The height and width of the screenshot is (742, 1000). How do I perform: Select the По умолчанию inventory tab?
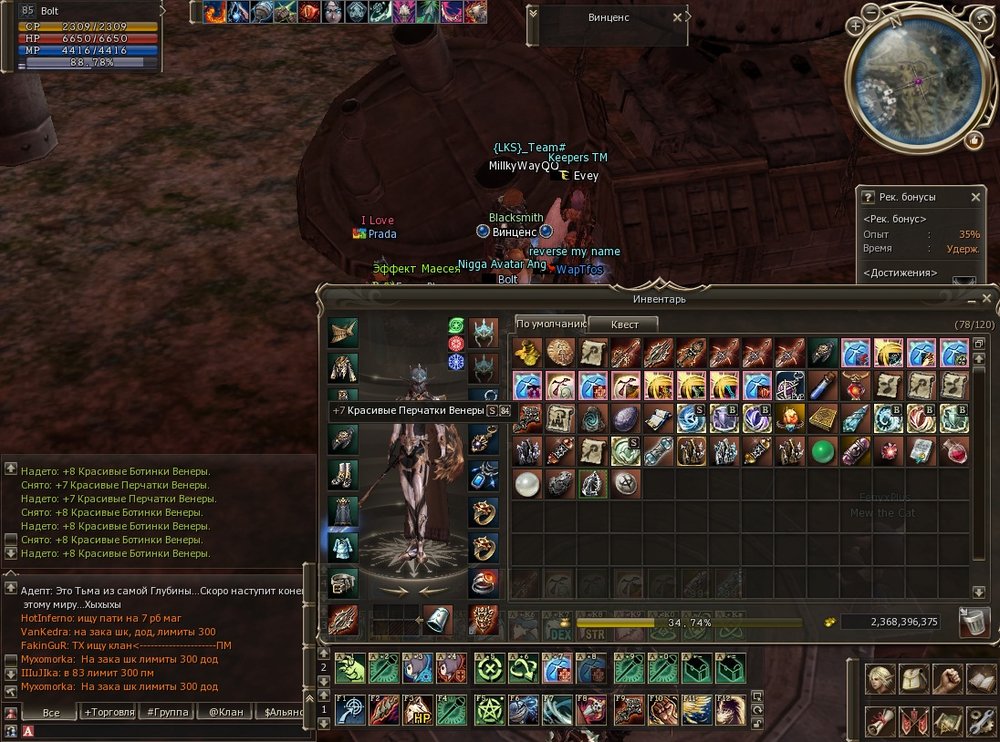(549, 324)
